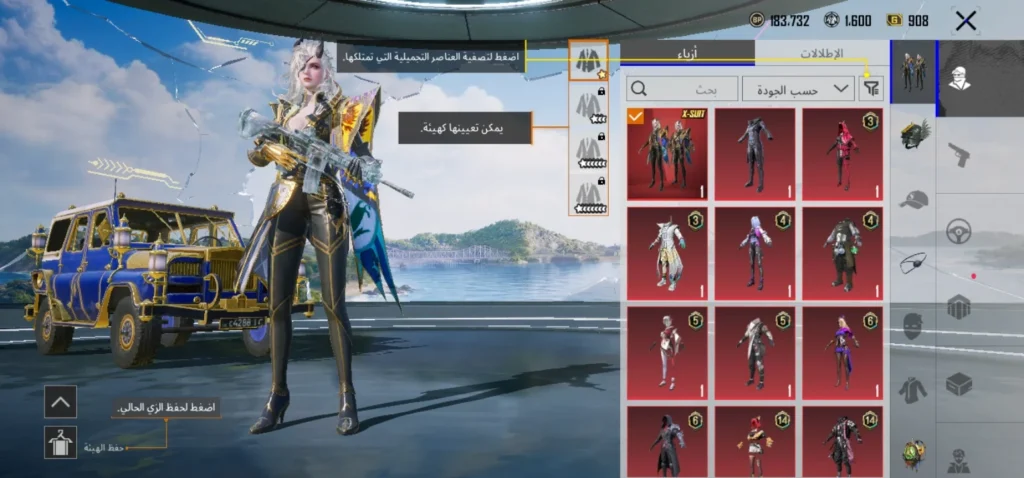
Task: Switch to the الإطلالات tab
Action: click(822, 54)
